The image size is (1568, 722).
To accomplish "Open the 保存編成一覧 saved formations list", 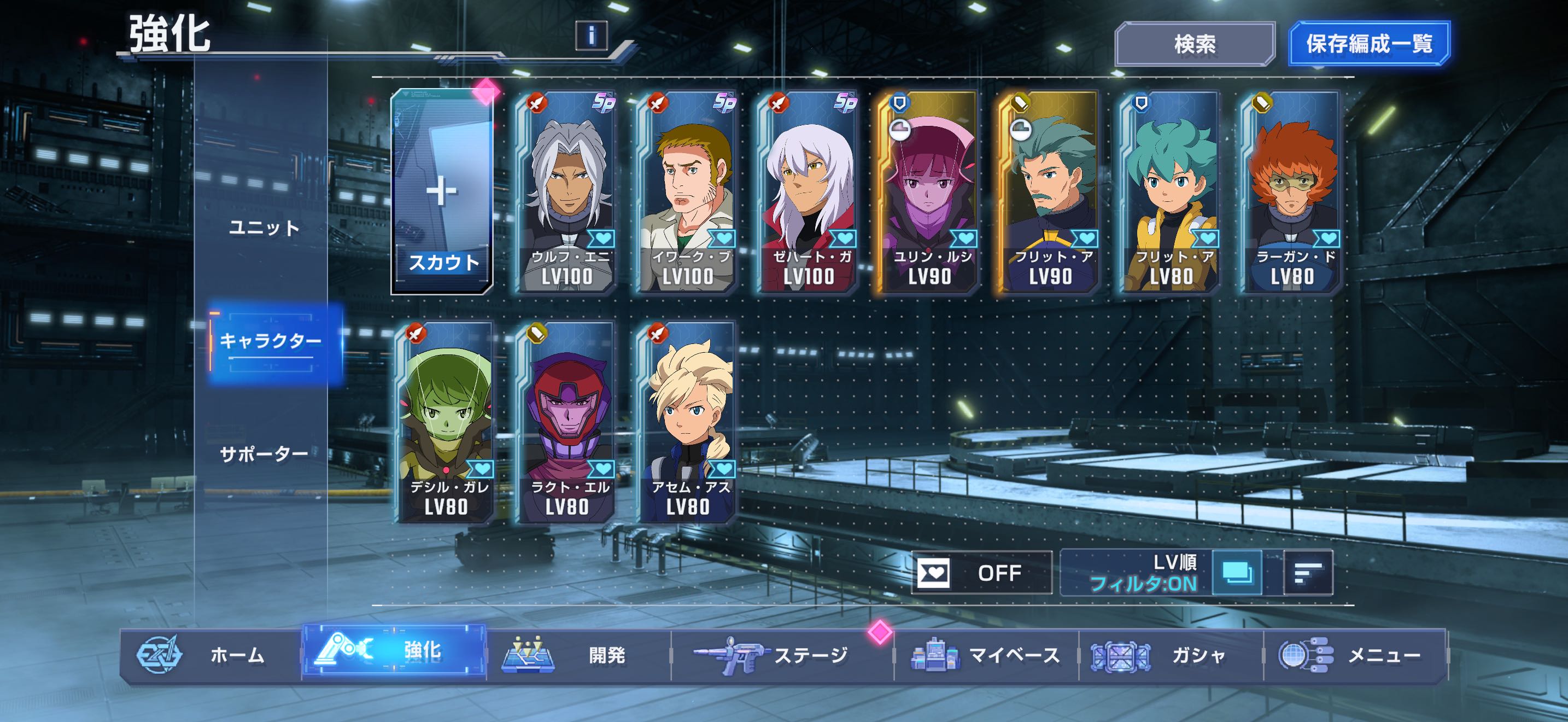I will point(1369,44).
